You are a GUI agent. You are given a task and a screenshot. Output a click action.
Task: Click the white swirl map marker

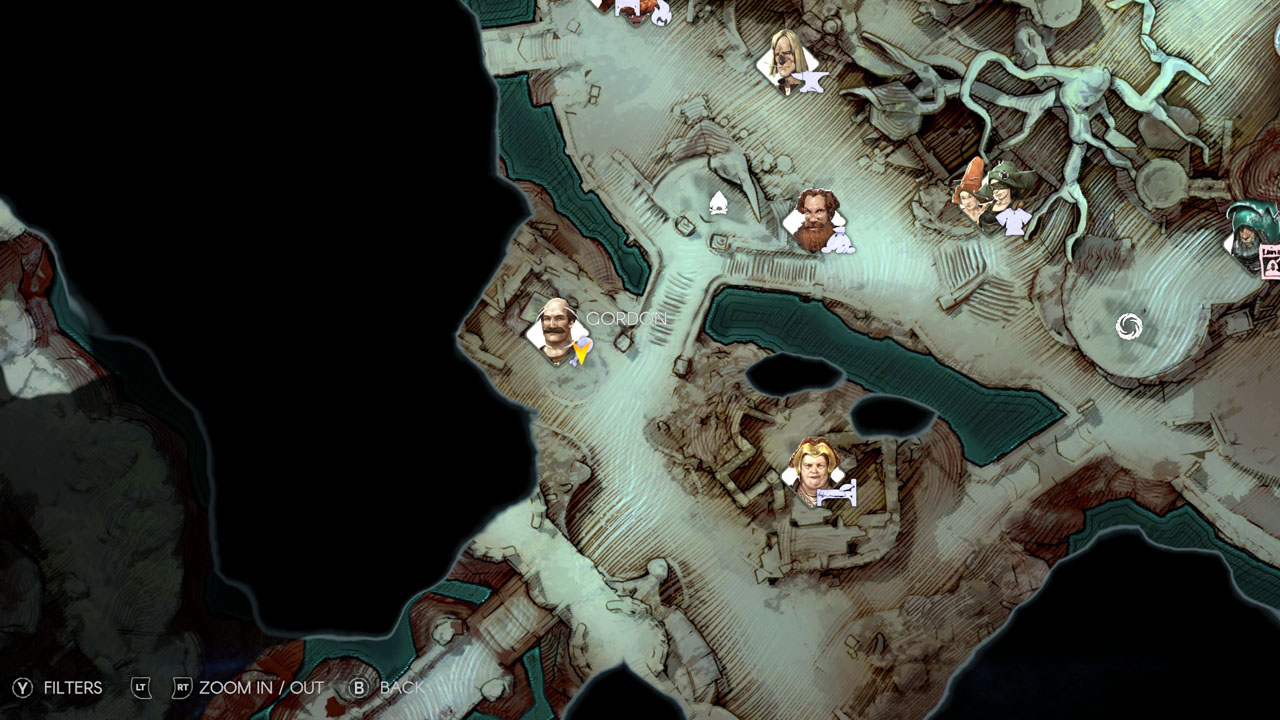coord(1128,326)
